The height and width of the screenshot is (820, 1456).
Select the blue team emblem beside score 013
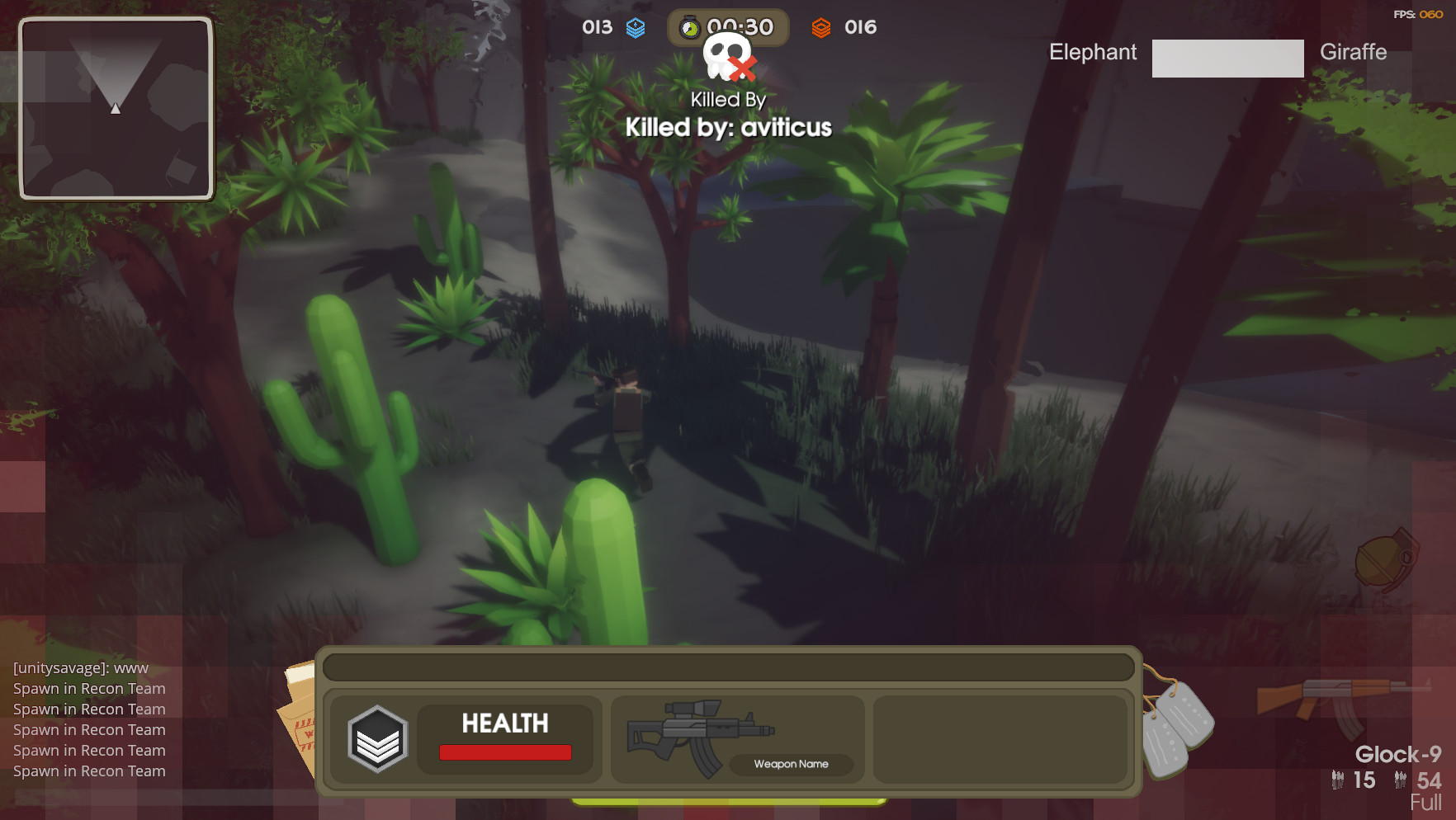[x=634, y=27]
